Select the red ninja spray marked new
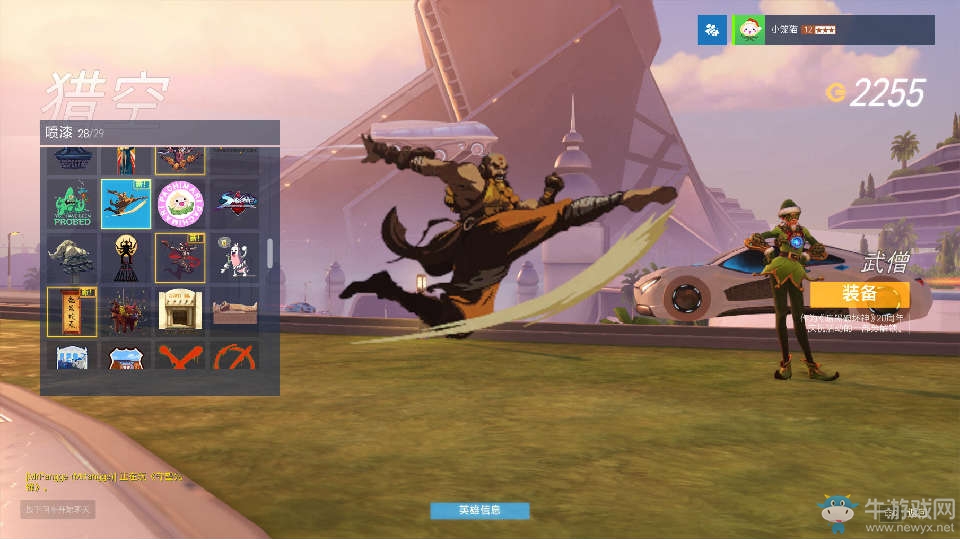This screenshot has width=960, height=539. (x=180, y=258)
